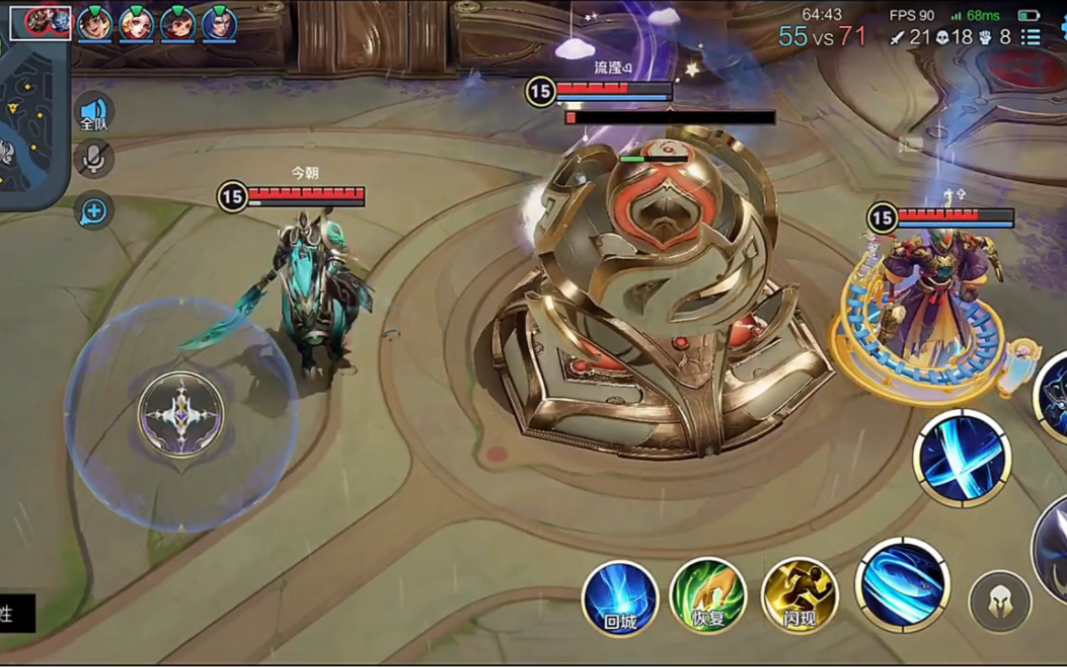Activate the blue whirlwind slash skill
Image resolution: width=1067 pixels, height=667 pixels.
pos(902,585)
